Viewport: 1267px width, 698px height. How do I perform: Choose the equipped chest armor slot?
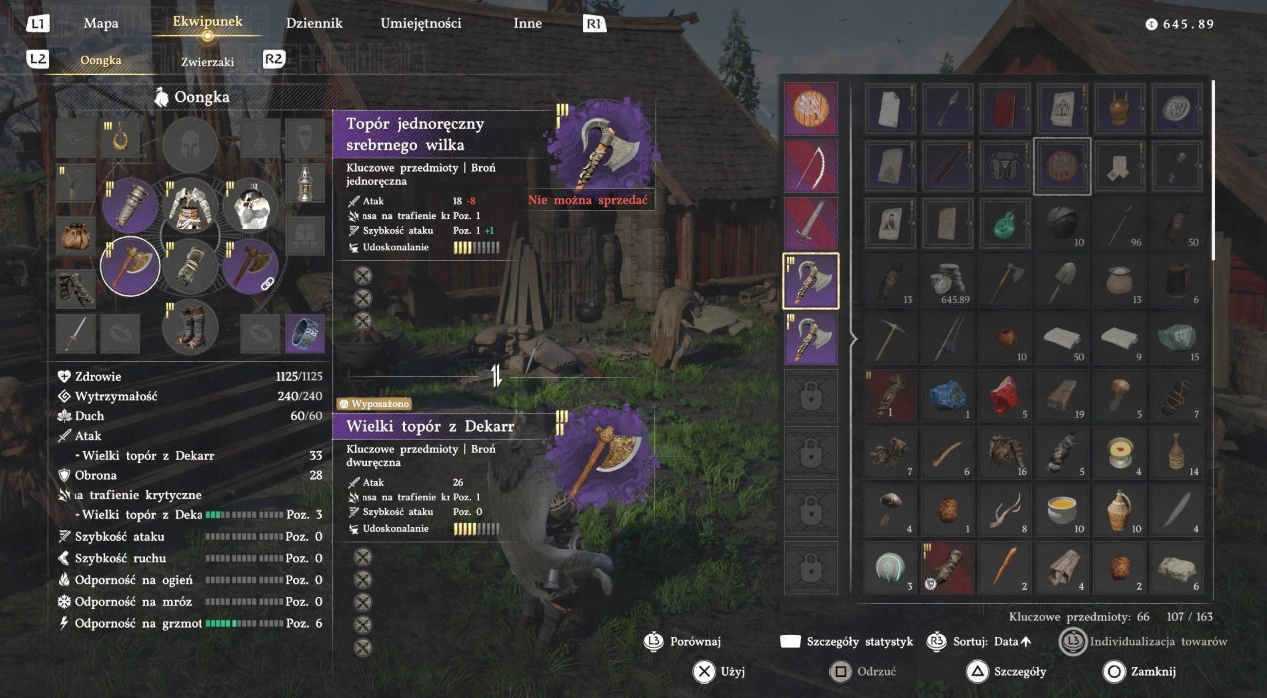(190, 207)
